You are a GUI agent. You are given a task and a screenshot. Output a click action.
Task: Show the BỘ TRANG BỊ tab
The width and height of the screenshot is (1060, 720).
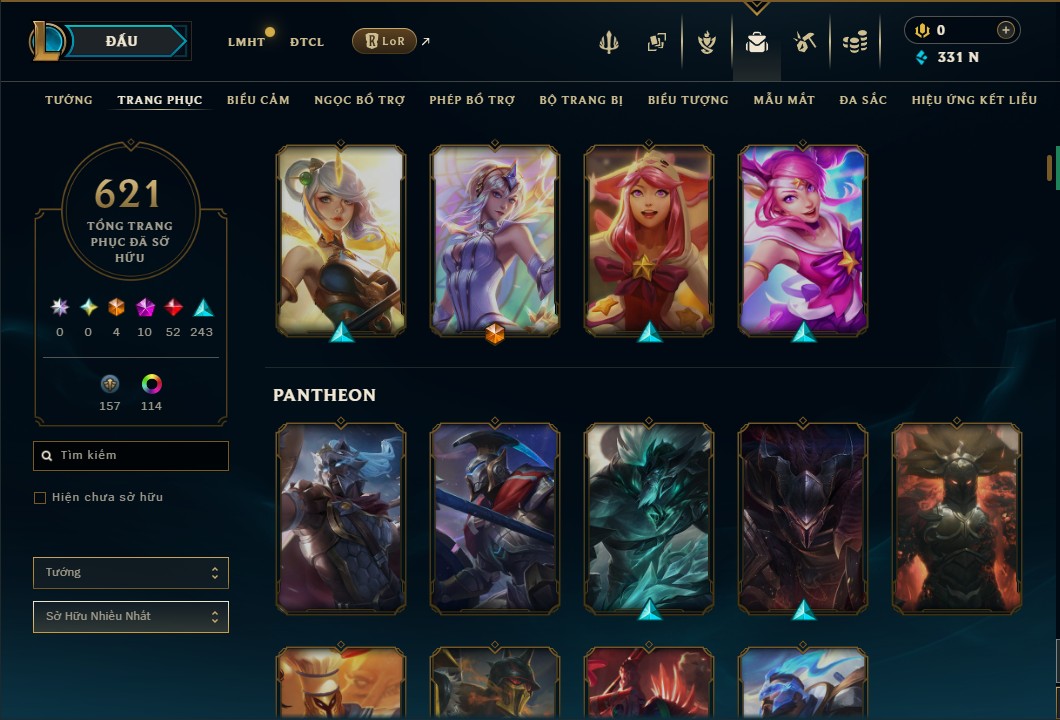581,100
